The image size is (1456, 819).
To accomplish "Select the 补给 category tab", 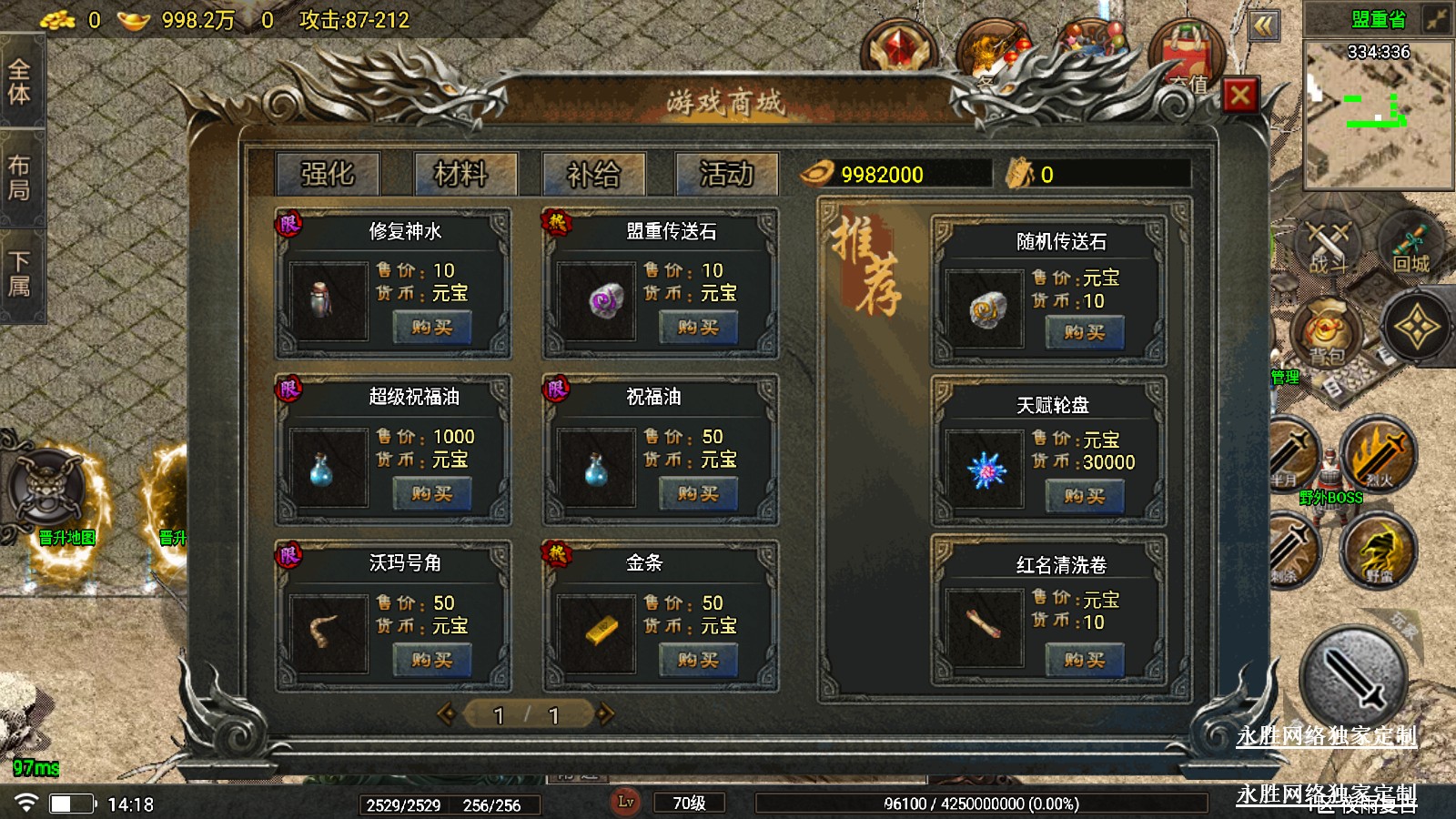I will click(x=593, y=173).
